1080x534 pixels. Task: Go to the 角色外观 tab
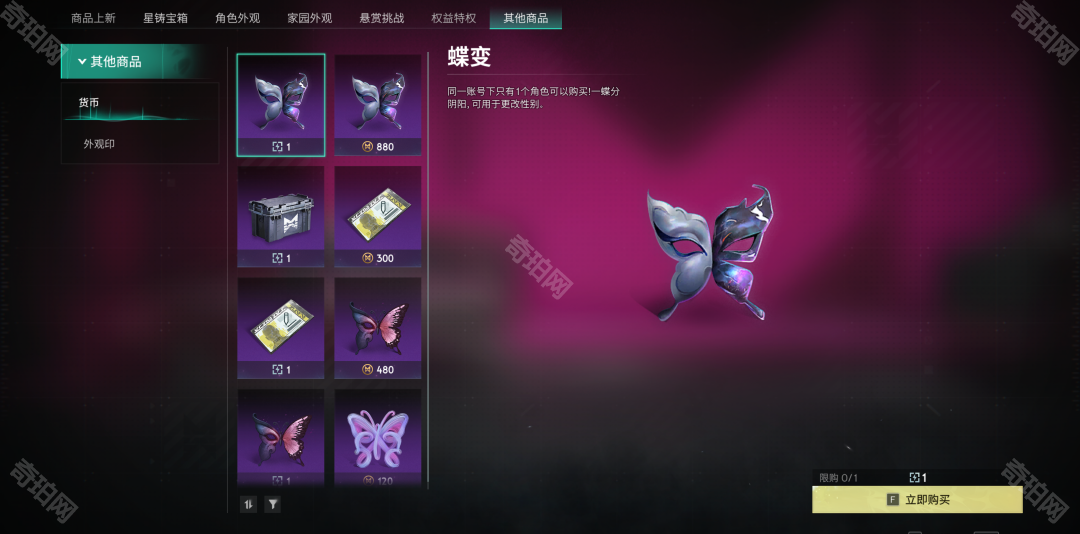click(237, 18)
